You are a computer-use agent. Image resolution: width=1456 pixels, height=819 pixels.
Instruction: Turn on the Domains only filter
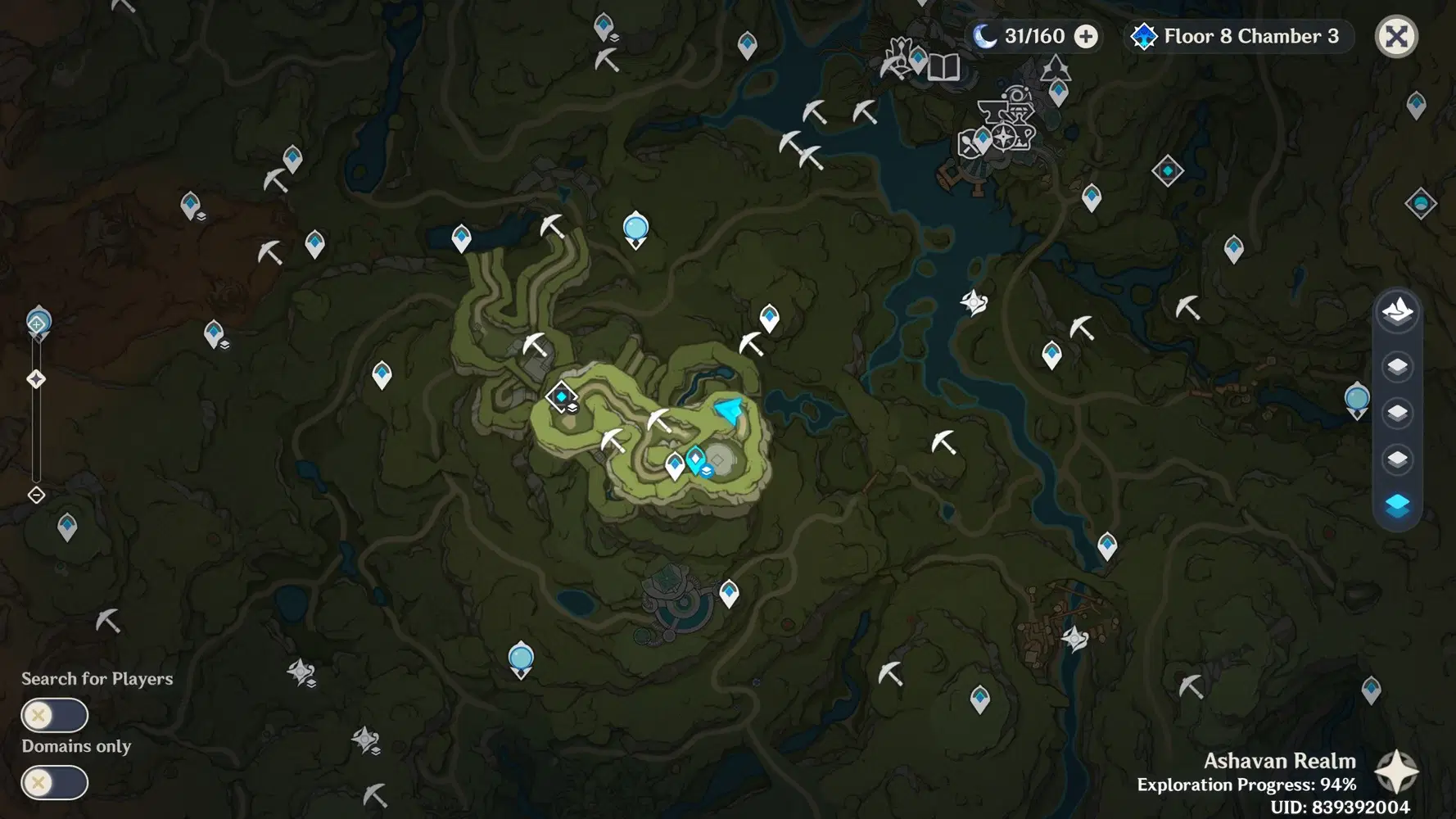pos(53,783)
